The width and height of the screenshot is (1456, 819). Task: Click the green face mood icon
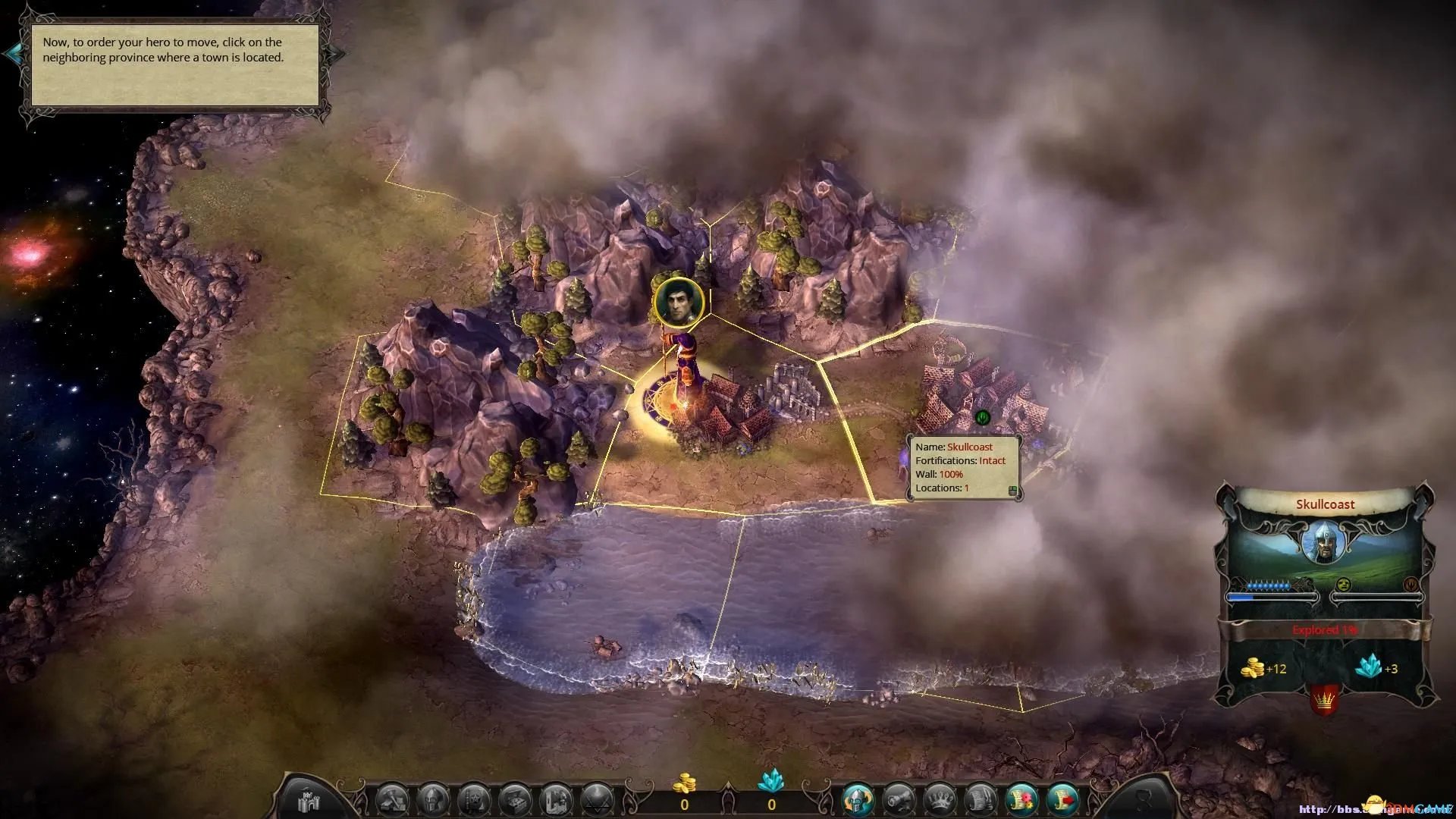pos(1344,584)
